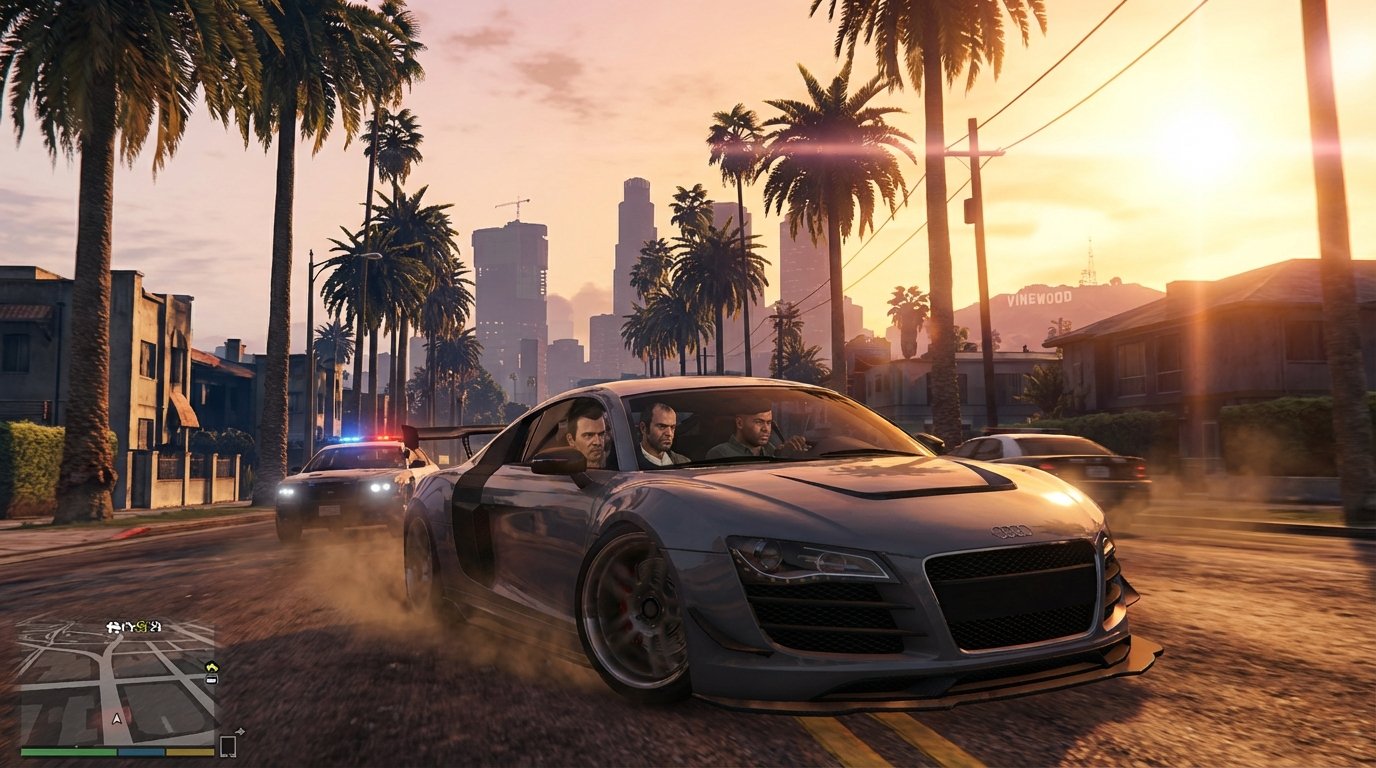Select Franklin in the passenger seat
The image size is (1376, 768).
click(x=754, y=428)
